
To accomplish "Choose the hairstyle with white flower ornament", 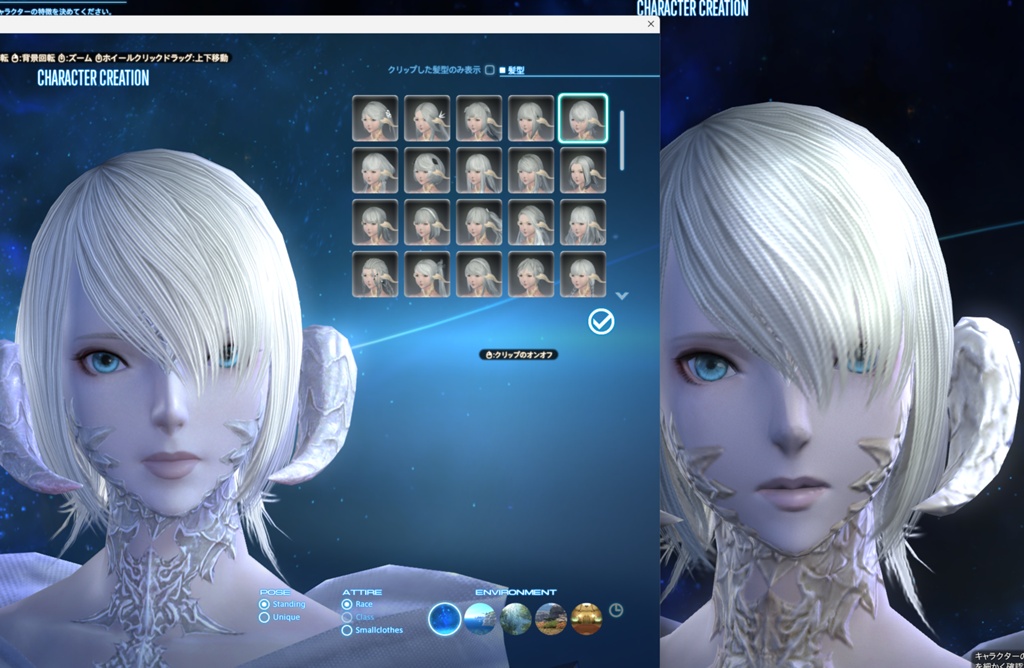I will (375, 118).
